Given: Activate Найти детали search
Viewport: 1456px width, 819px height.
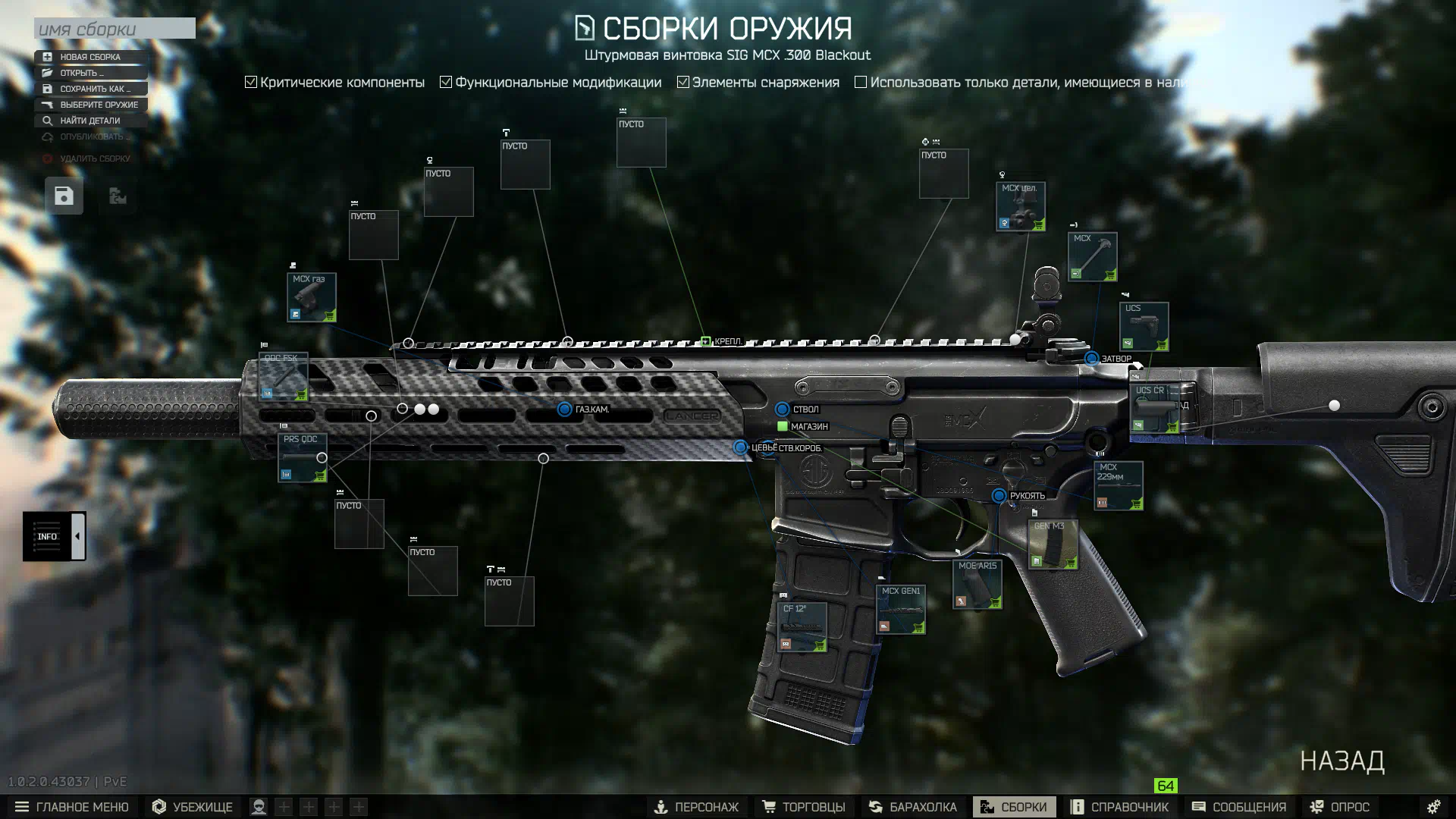Looking at the screenshot, I should click(x=89, y=121).
